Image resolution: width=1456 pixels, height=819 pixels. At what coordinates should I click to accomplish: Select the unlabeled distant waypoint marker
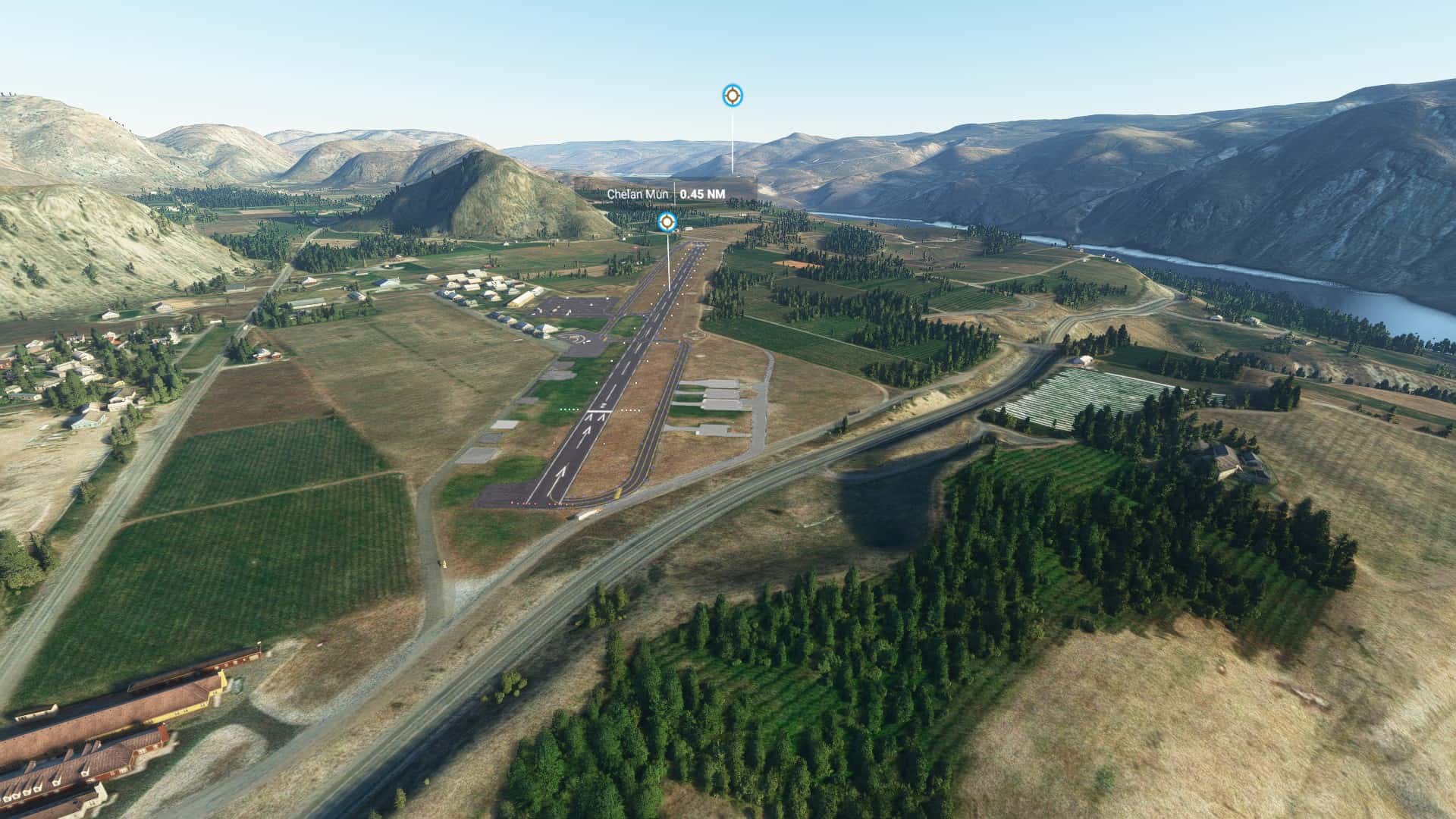tap(732, 96)
